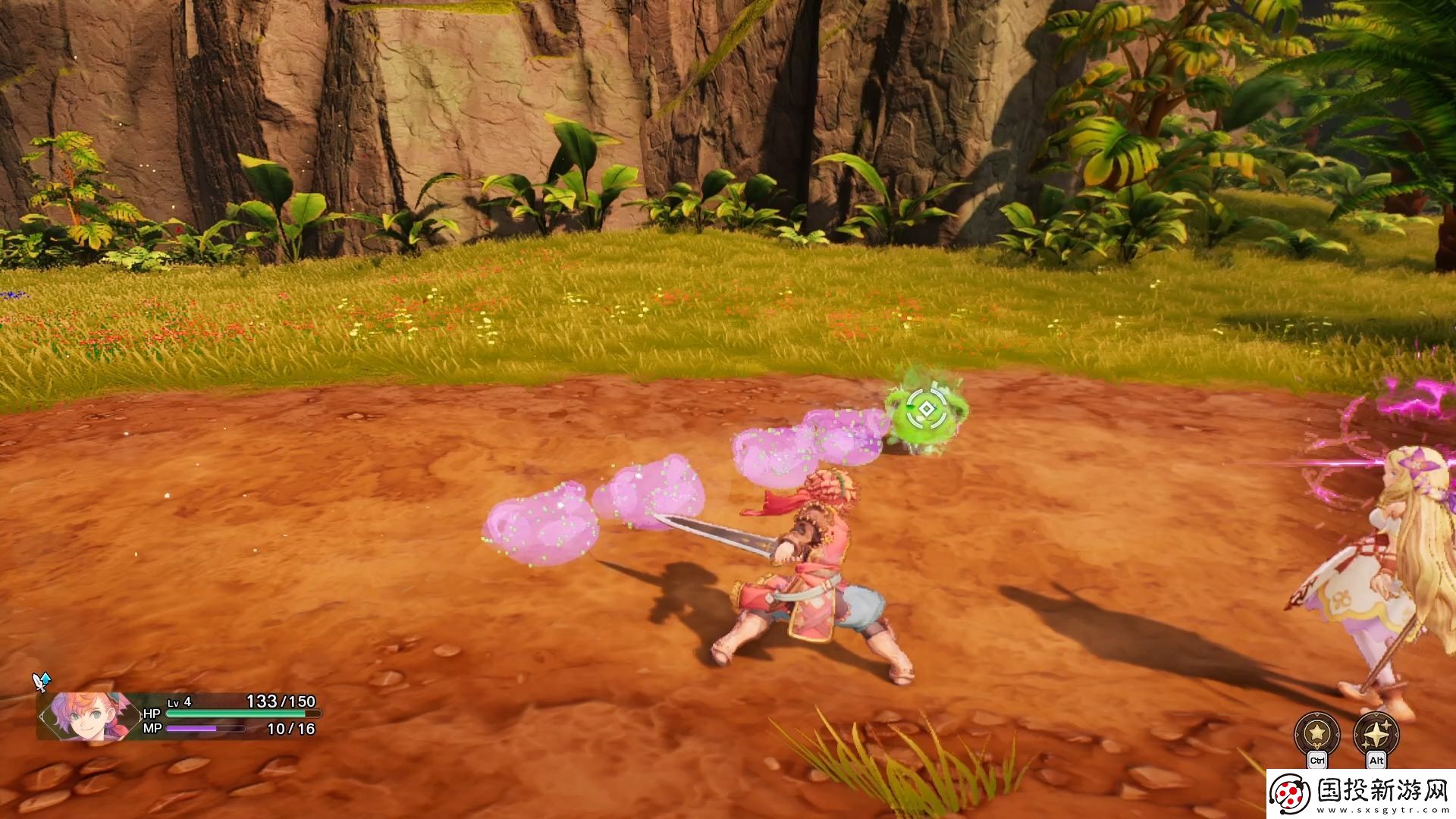
Task: Activate the single star ability icon
Action: 1316,733
